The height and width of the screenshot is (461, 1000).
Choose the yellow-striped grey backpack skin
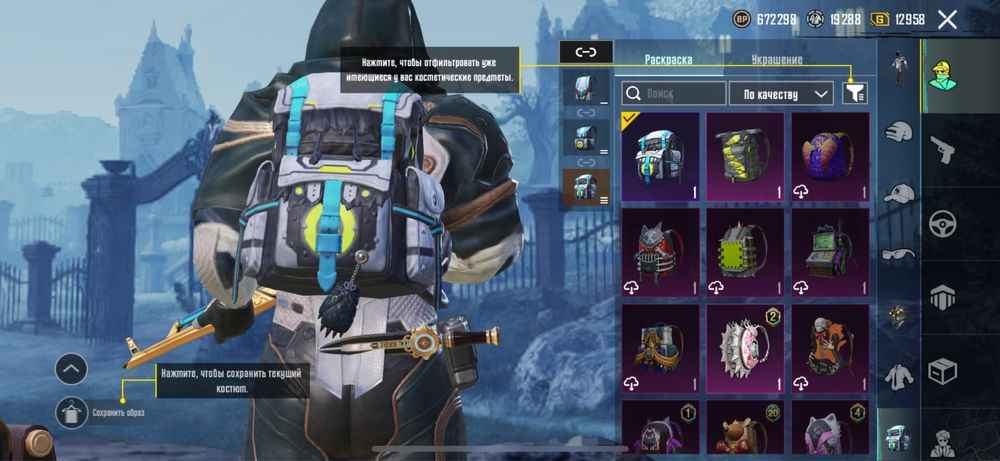745,156
